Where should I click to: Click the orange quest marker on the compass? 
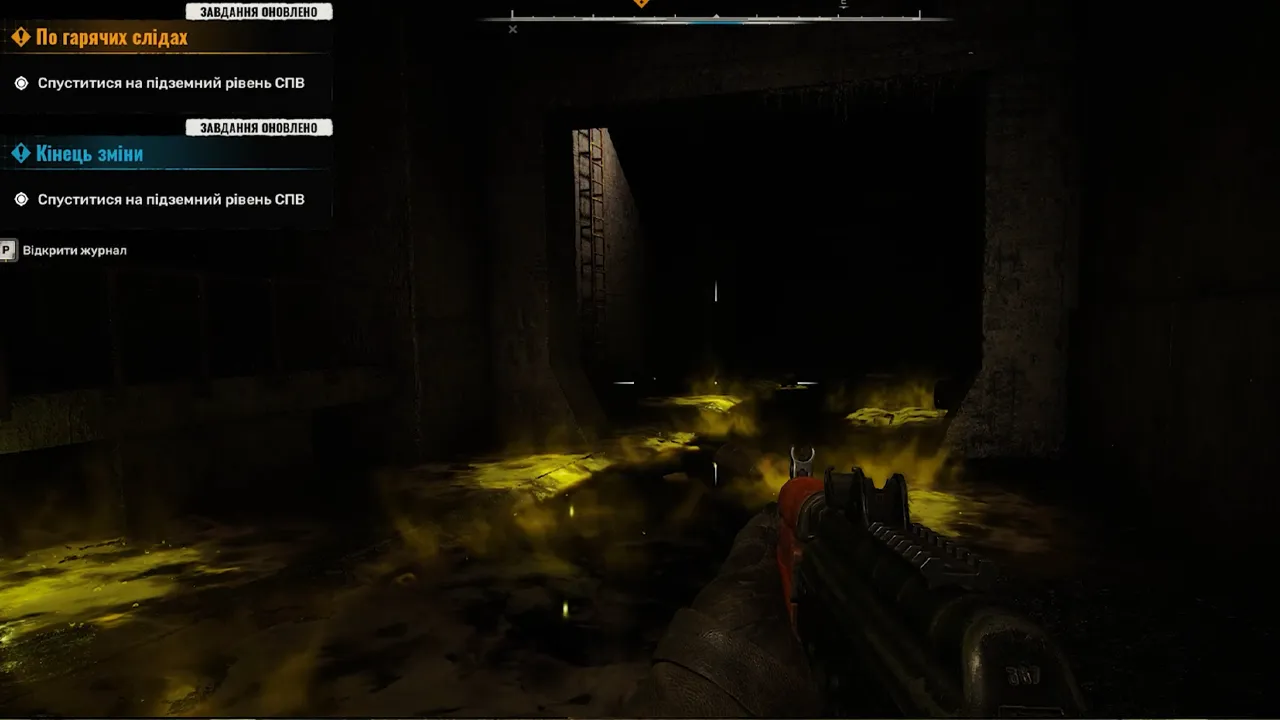click(641, 4)
